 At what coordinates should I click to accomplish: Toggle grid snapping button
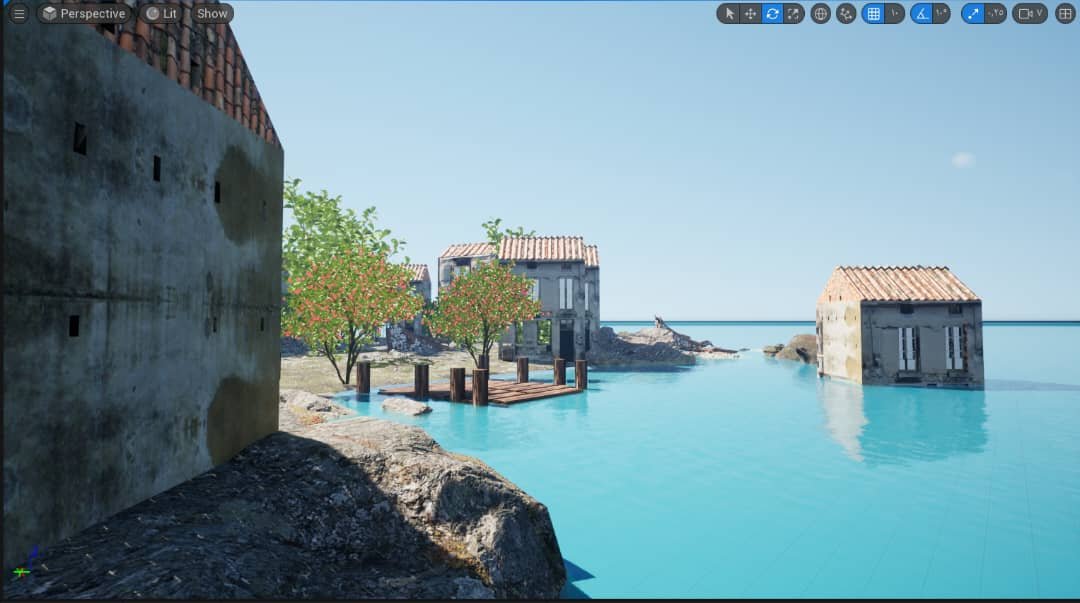[873, 14]
